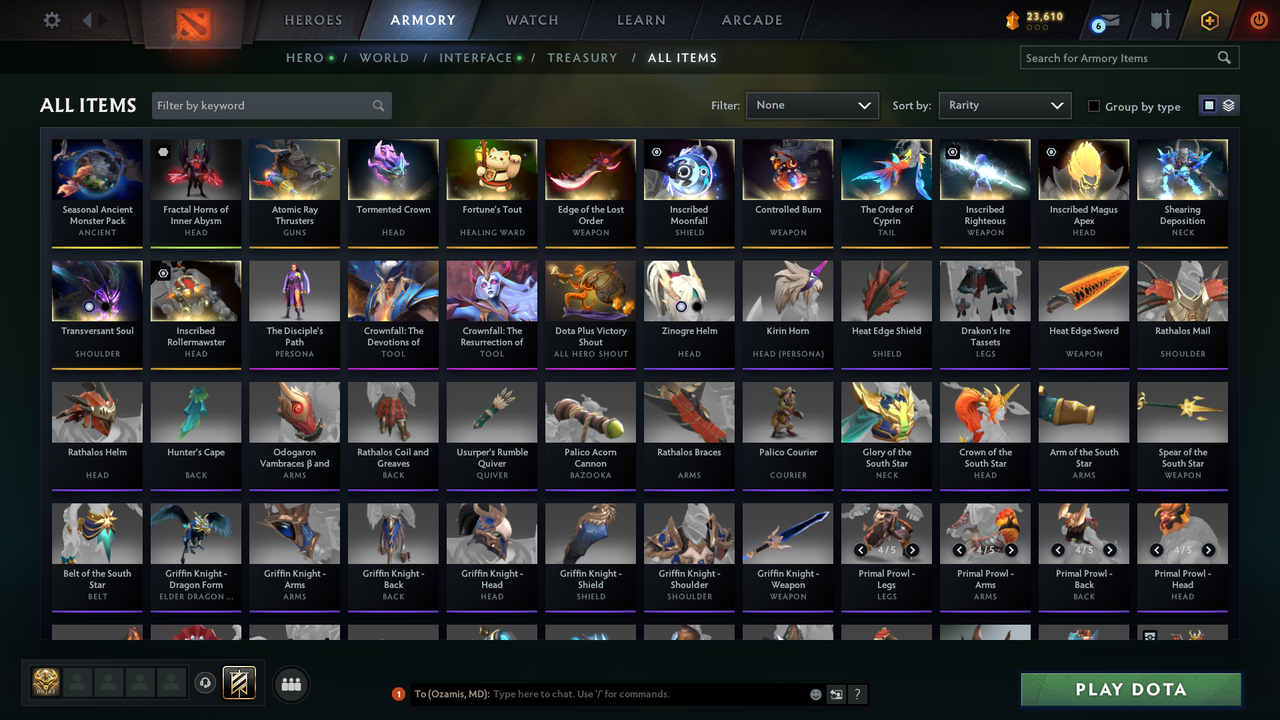The width and height of the screenshot is (1280, 720).
Task: Click the shield and sword equipment icon
Action: click(x=1160, y=18)
